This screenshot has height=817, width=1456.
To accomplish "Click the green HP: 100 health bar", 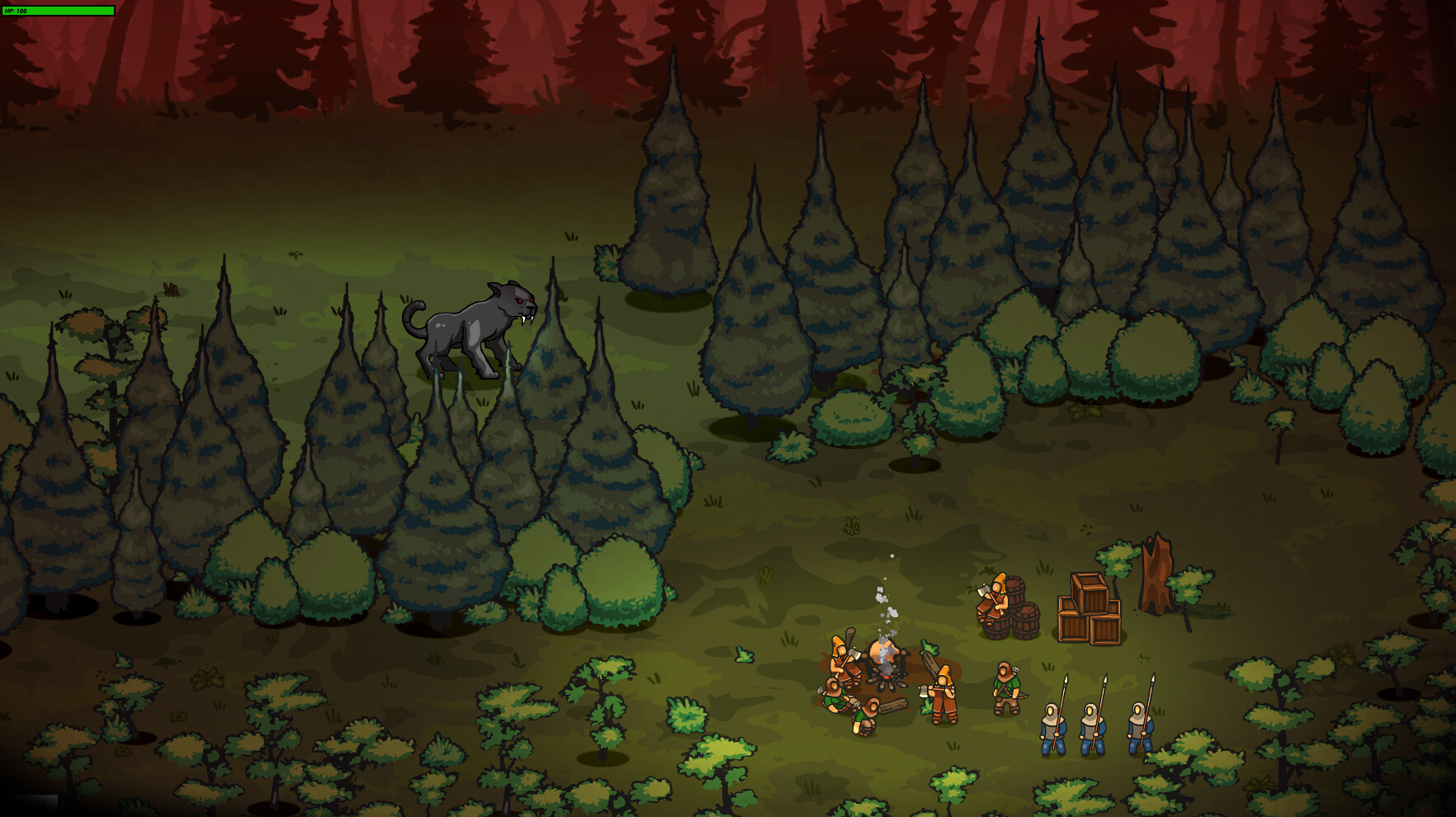I will (x=58, y=11).
